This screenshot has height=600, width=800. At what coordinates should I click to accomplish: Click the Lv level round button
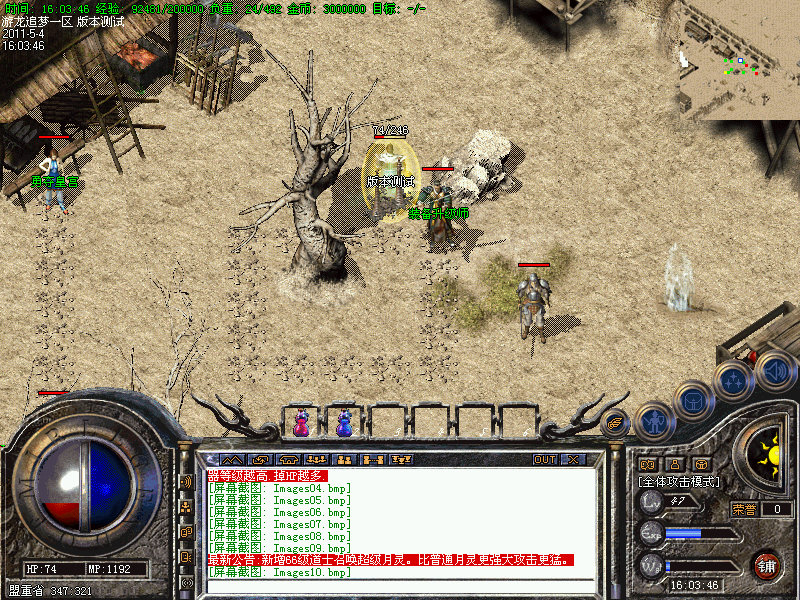(653, 502)
